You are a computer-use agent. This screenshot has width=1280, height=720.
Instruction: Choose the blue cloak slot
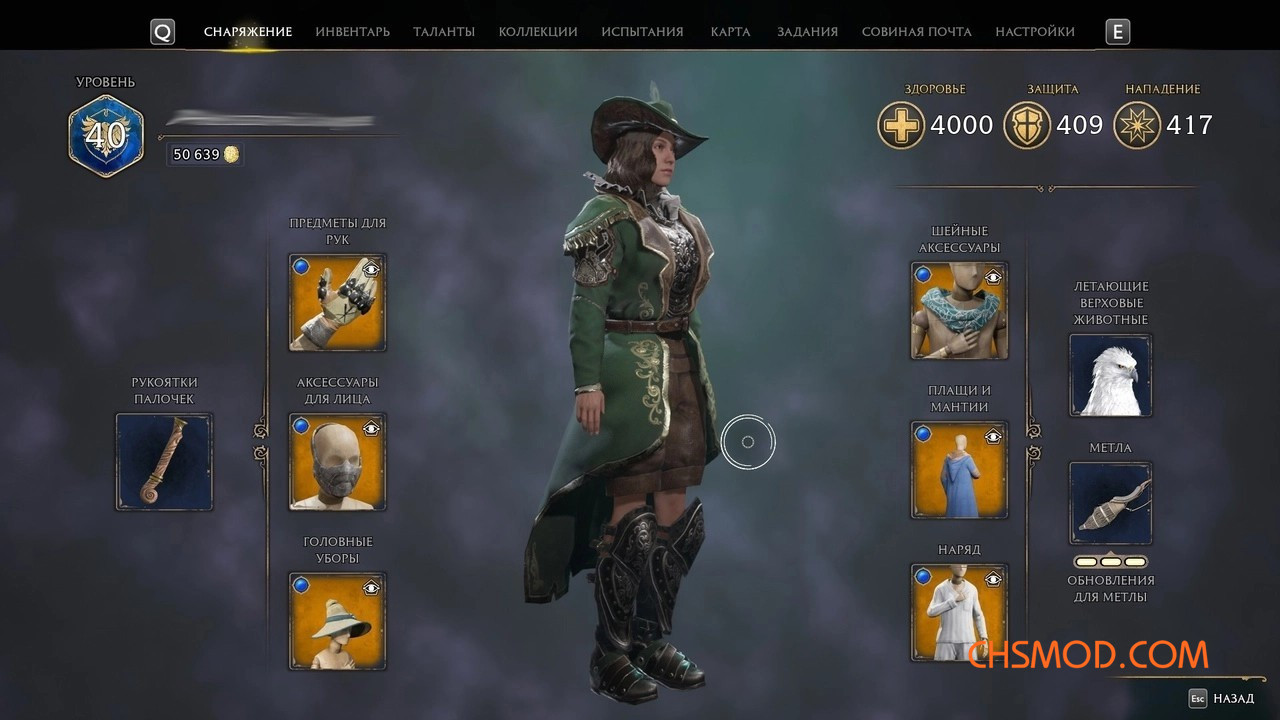pos(959,470)
